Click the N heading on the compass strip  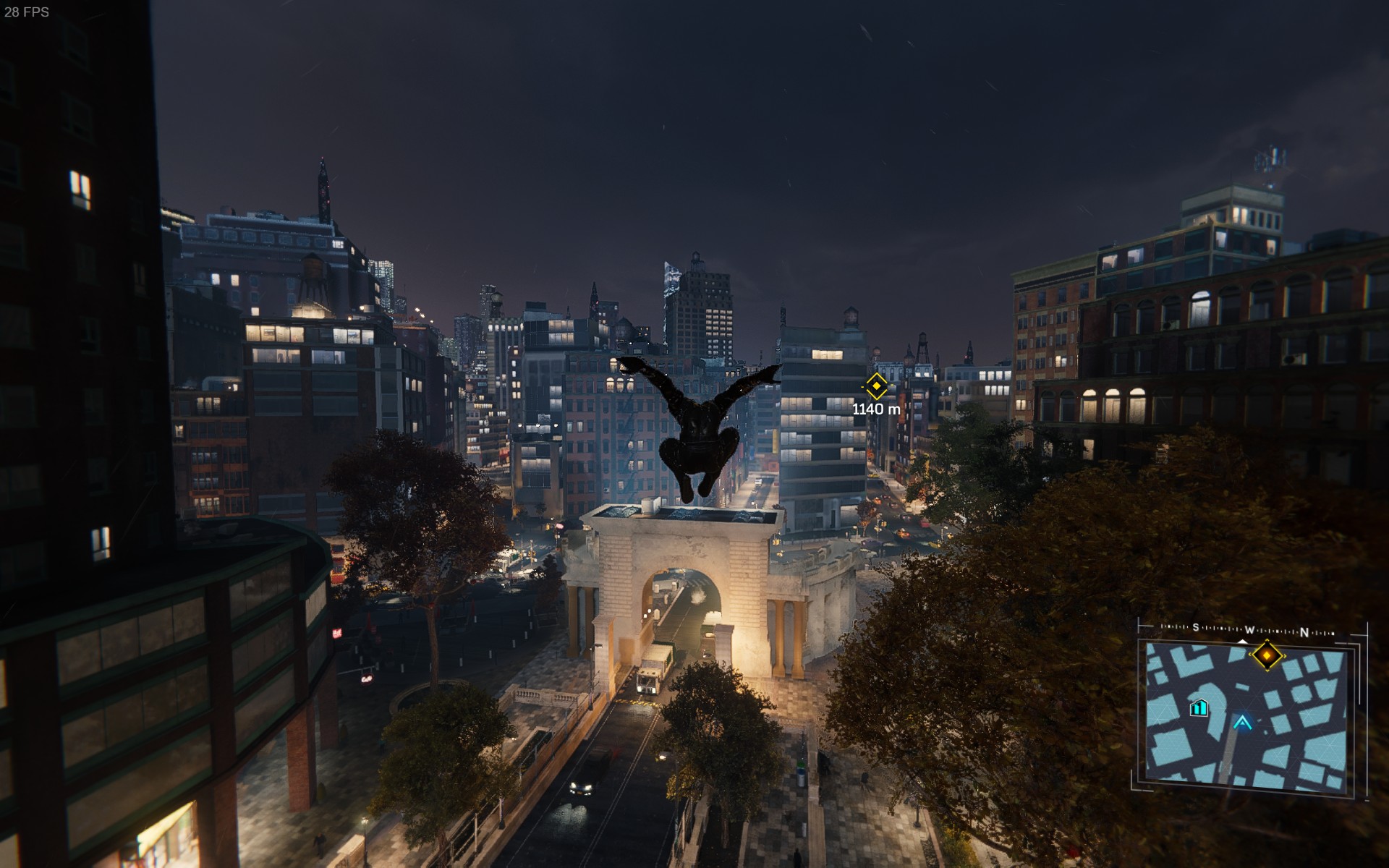coord(1304,632)
